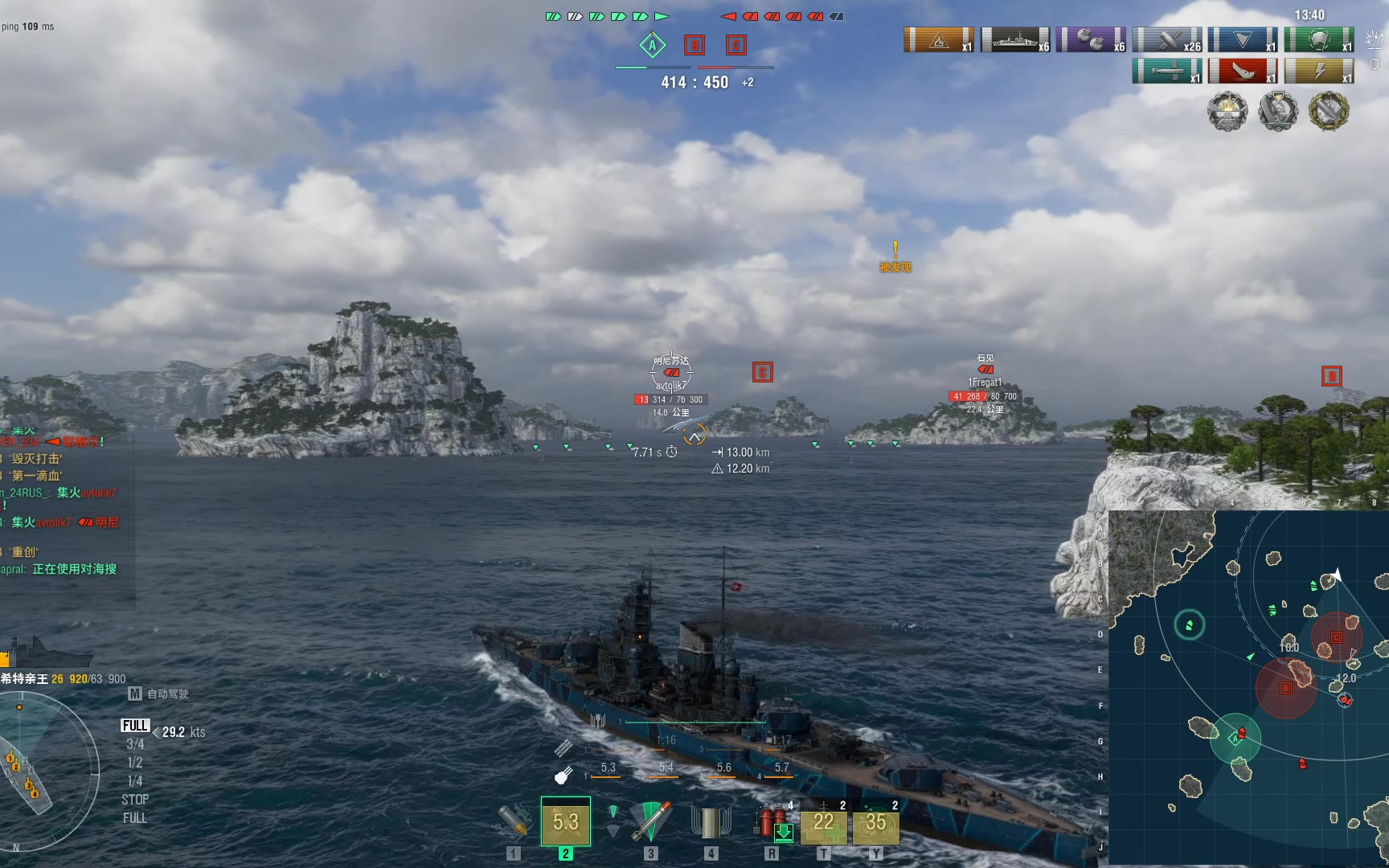Set engine speed to 1/2
Screen dimensions: 1389x868
tap(135, 763)
